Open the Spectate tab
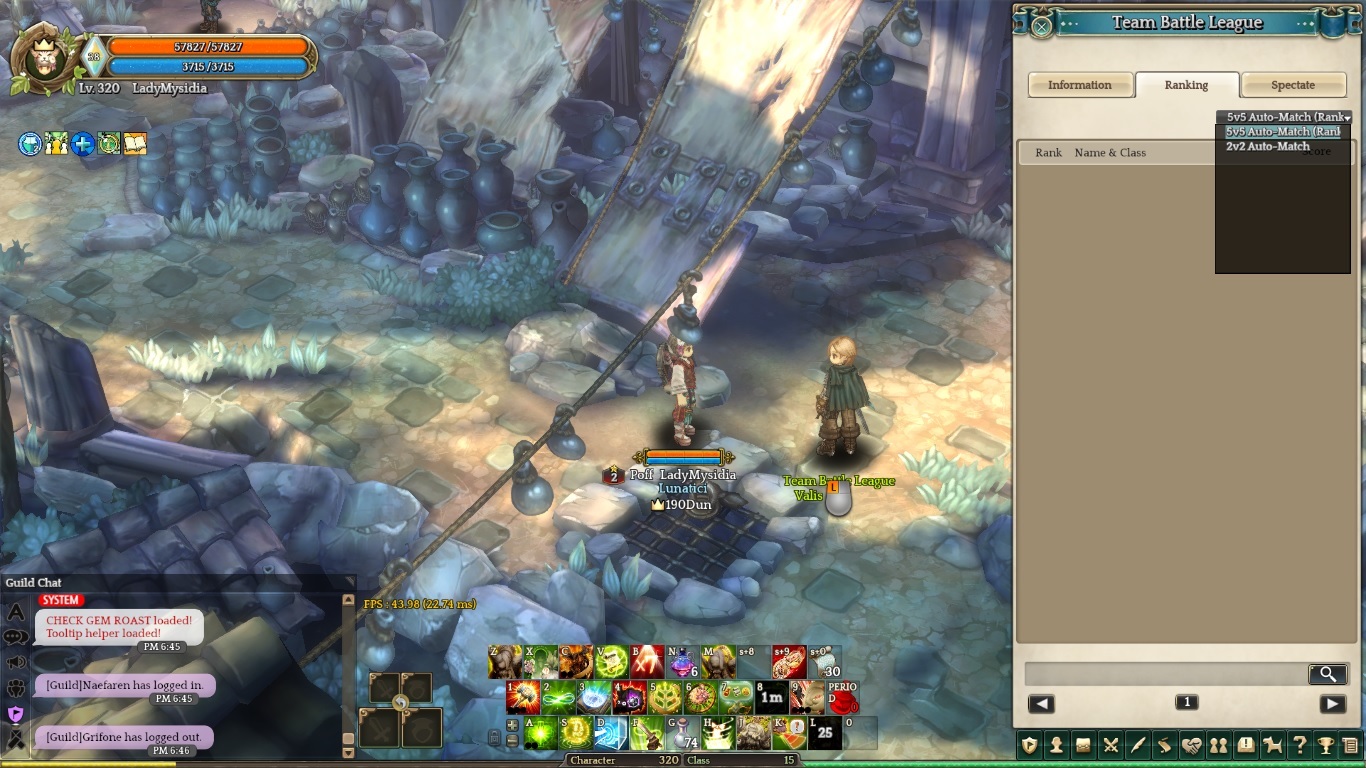 tap(1292, 85)
